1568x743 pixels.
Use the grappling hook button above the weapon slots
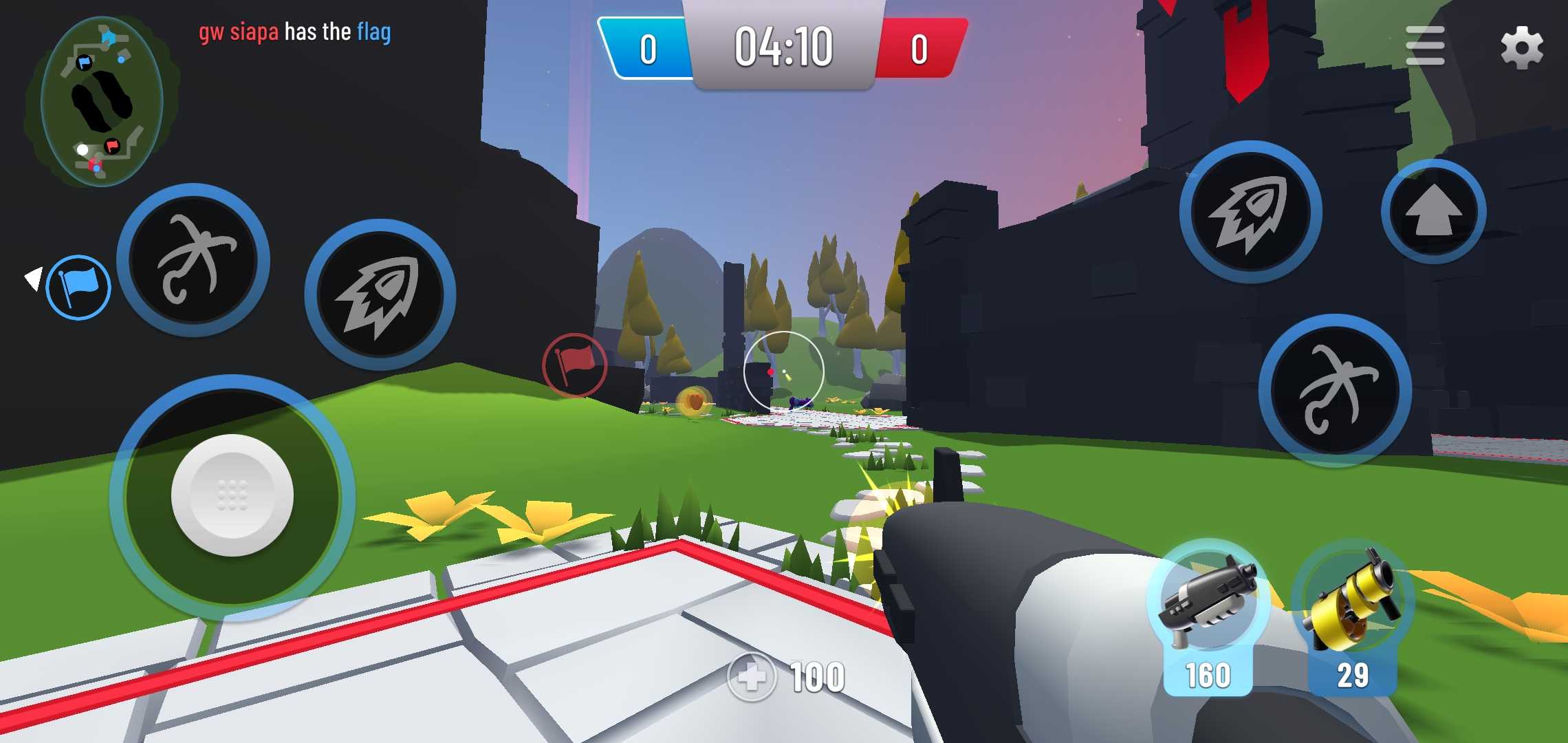pyautogui.click(x=1335, y=390)
